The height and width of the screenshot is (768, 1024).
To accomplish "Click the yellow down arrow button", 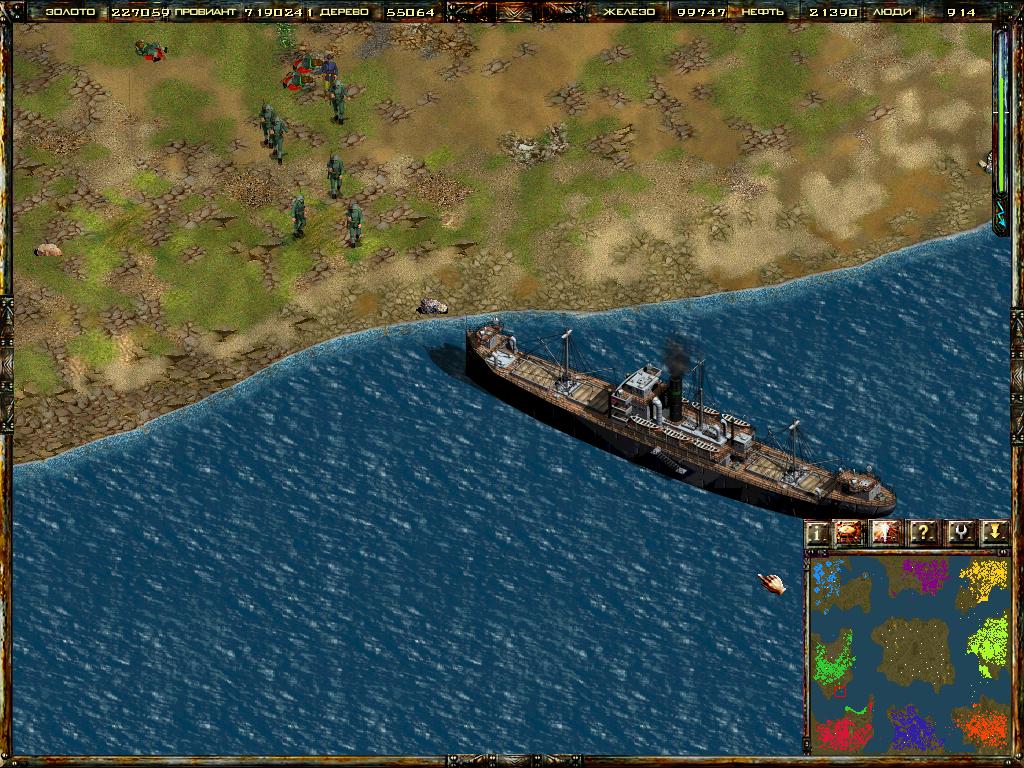I will (992, 532).
